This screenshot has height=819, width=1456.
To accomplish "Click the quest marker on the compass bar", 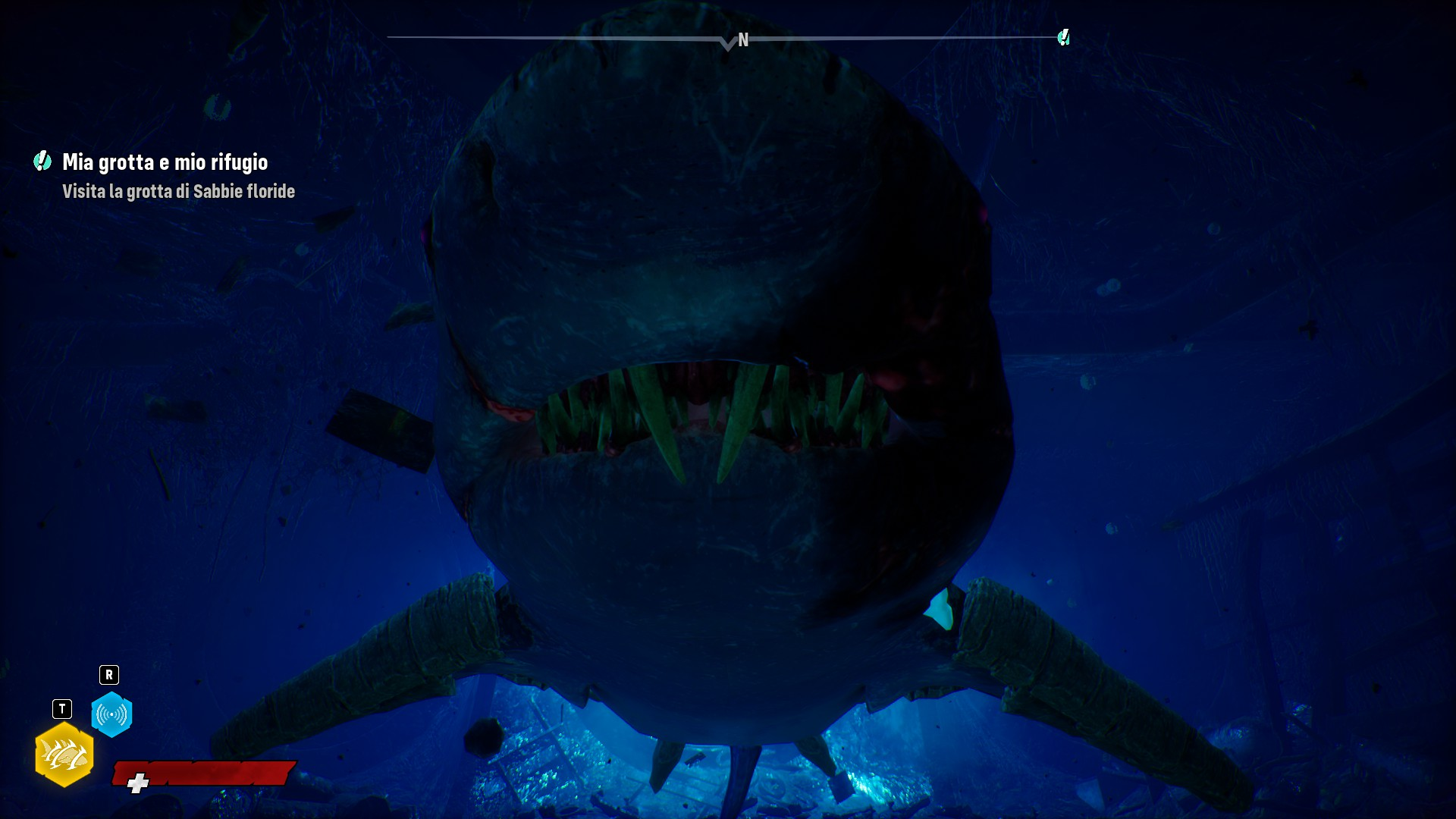I will [x=1063, y=37].
